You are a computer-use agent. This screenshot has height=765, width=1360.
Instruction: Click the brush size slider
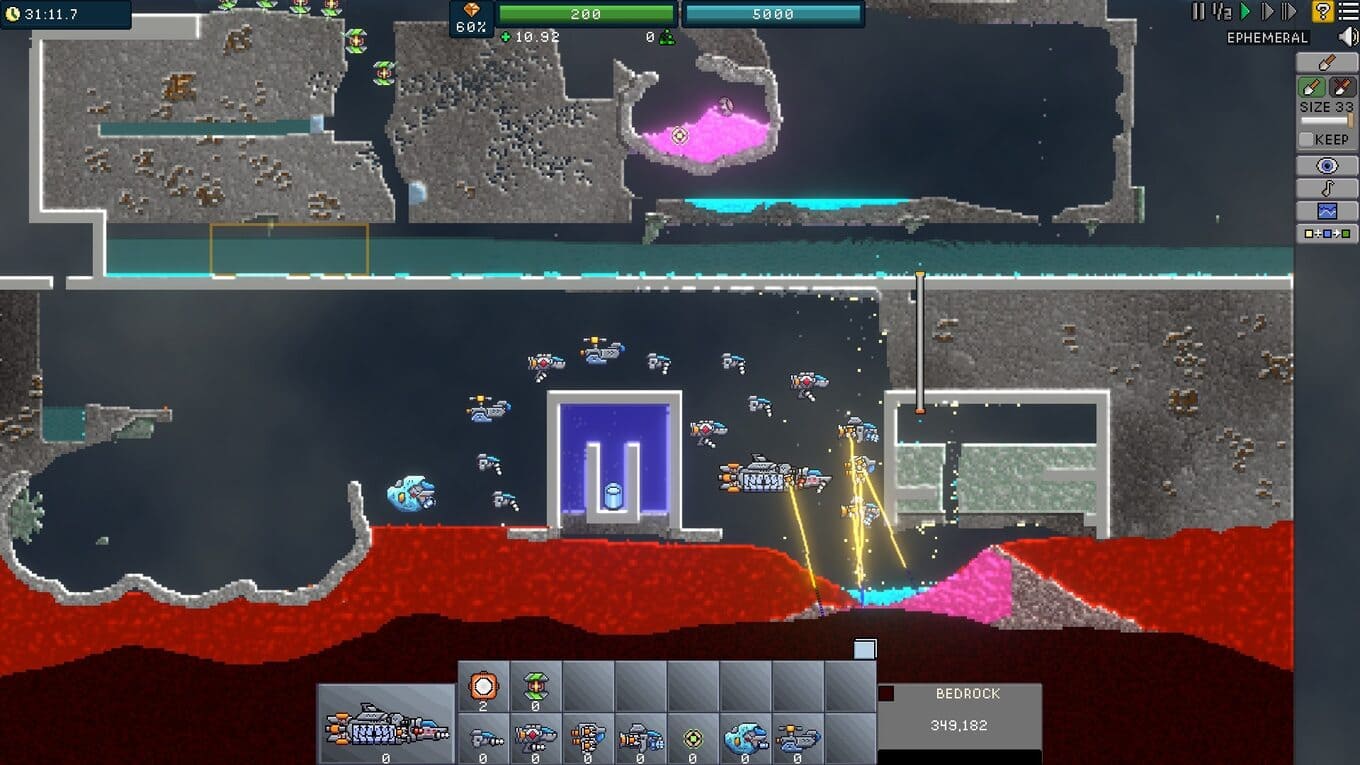1326,121
